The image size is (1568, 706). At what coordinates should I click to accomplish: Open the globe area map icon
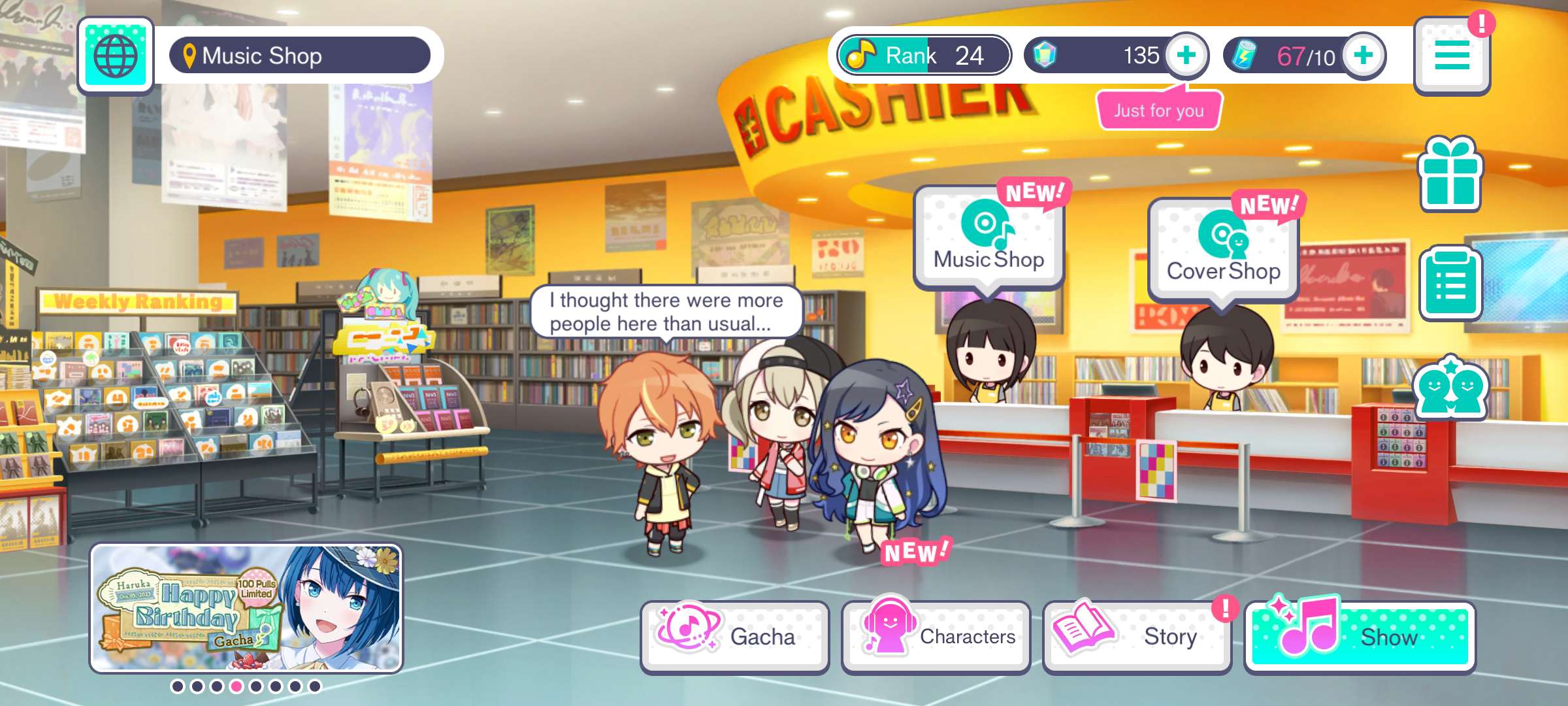tap(116, 56)
